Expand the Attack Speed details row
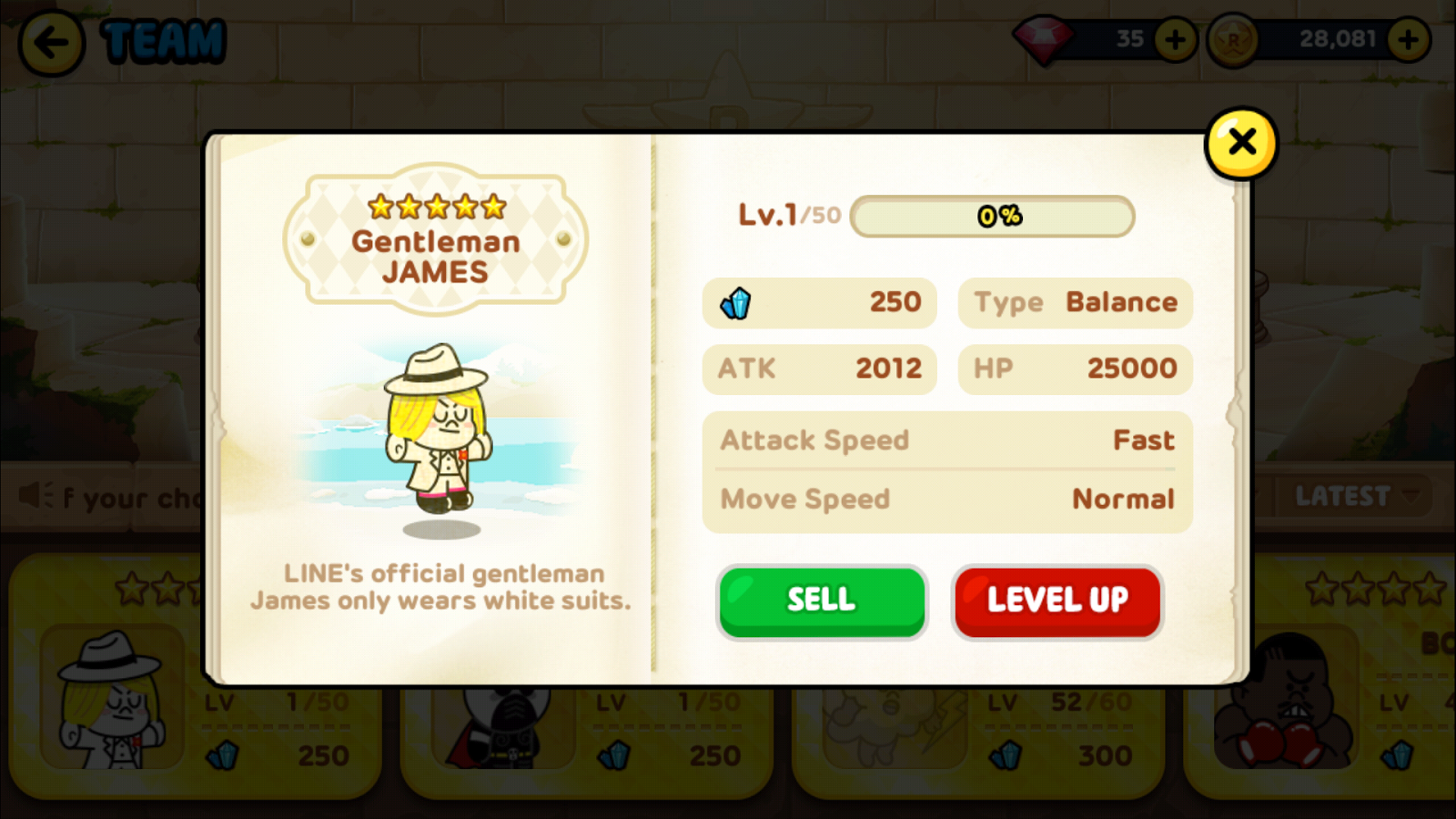 (946, 440)
